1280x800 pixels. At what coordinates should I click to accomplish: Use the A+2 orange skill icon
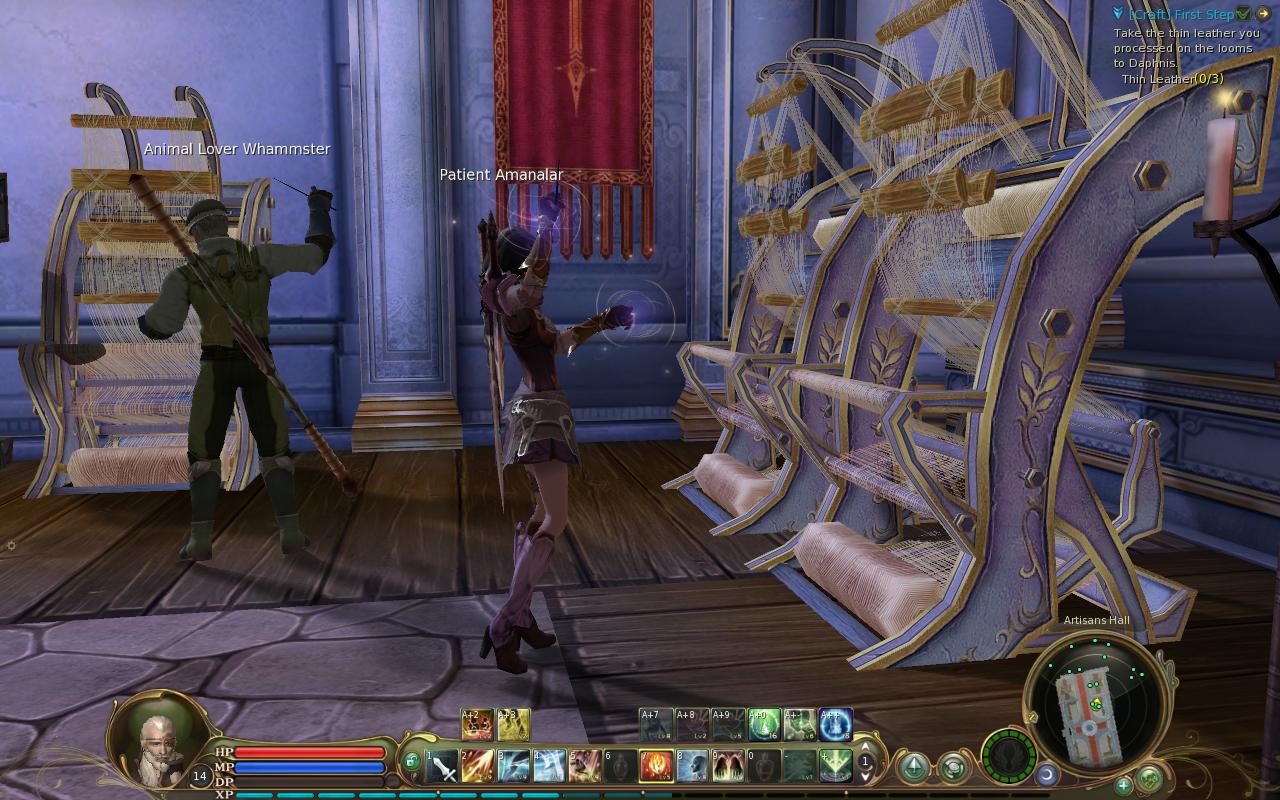(477, 724)
